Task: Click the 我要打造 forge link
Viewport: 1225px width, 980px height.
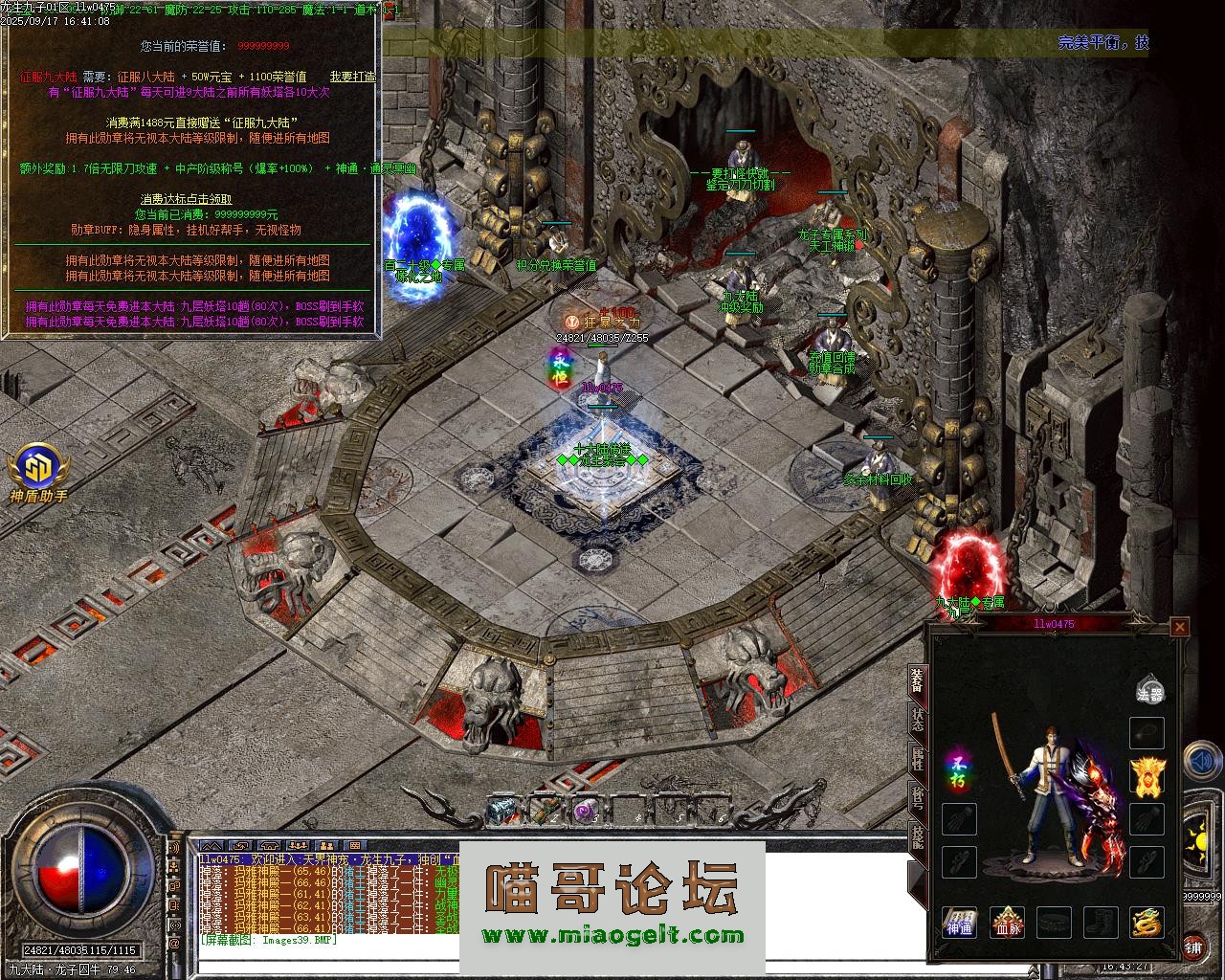Action: 352,77
